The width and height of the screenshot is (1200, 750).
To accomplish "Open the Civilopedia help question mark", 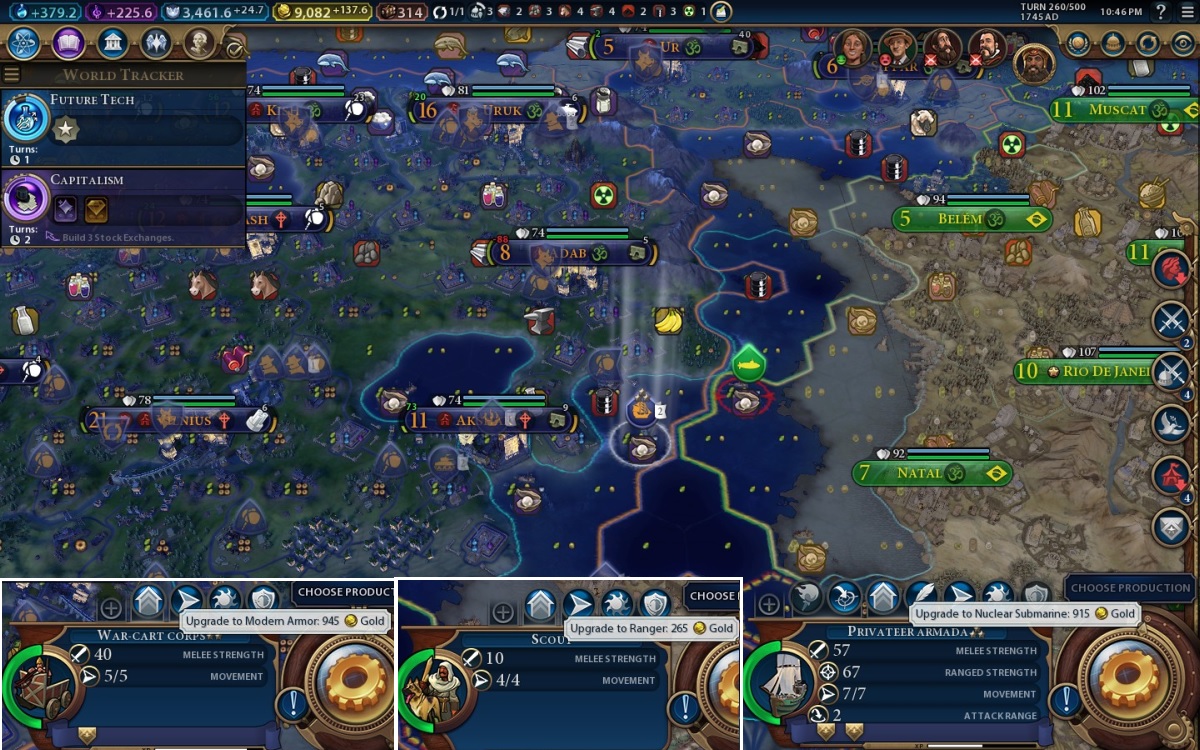I will coord(1160,12).
